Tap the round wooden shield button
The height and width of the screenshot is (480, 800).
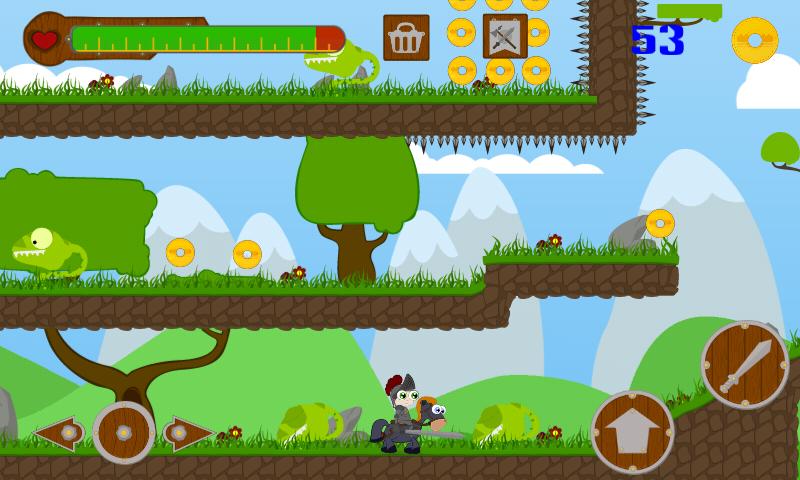(x=124, y=433)
